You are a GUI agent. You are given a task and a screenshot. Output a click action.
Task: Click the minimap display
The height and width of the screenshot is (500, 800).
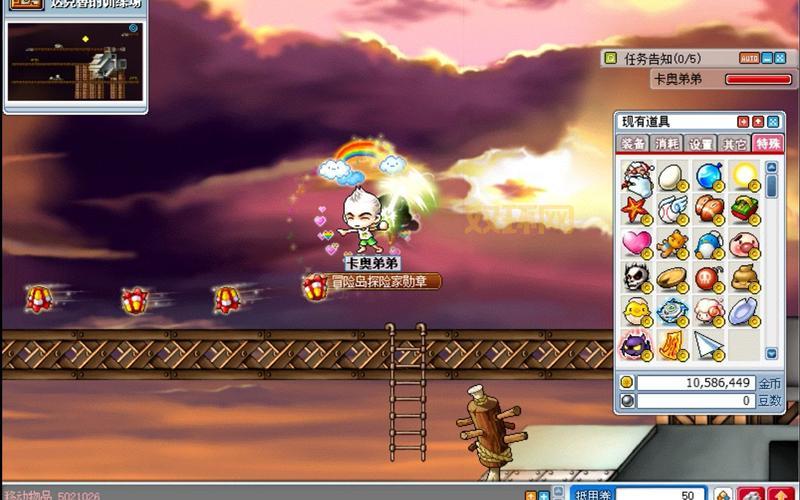click(x=73, y=64)
